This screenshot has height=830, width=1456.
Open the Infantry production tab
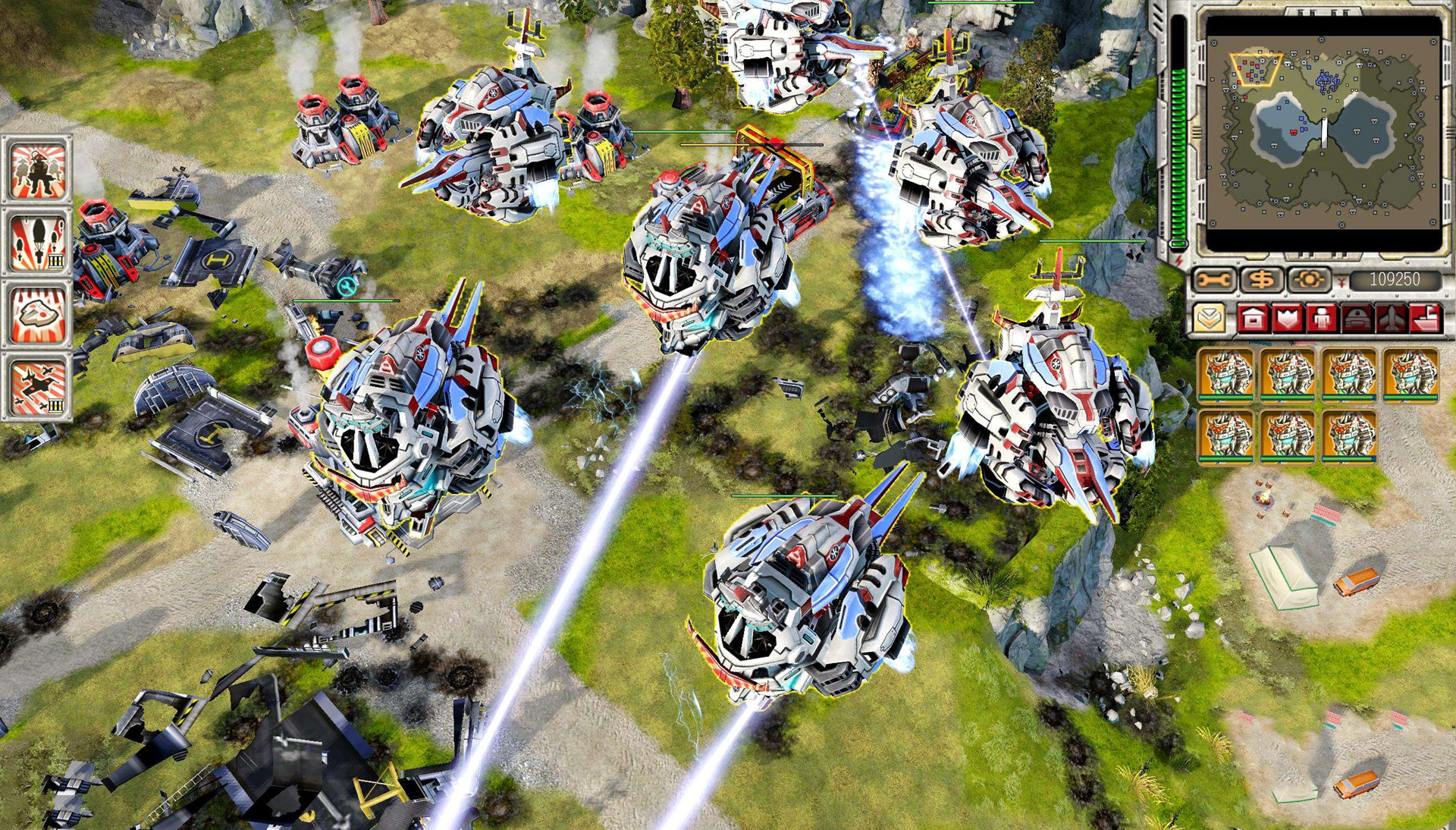coord(1321,317)
